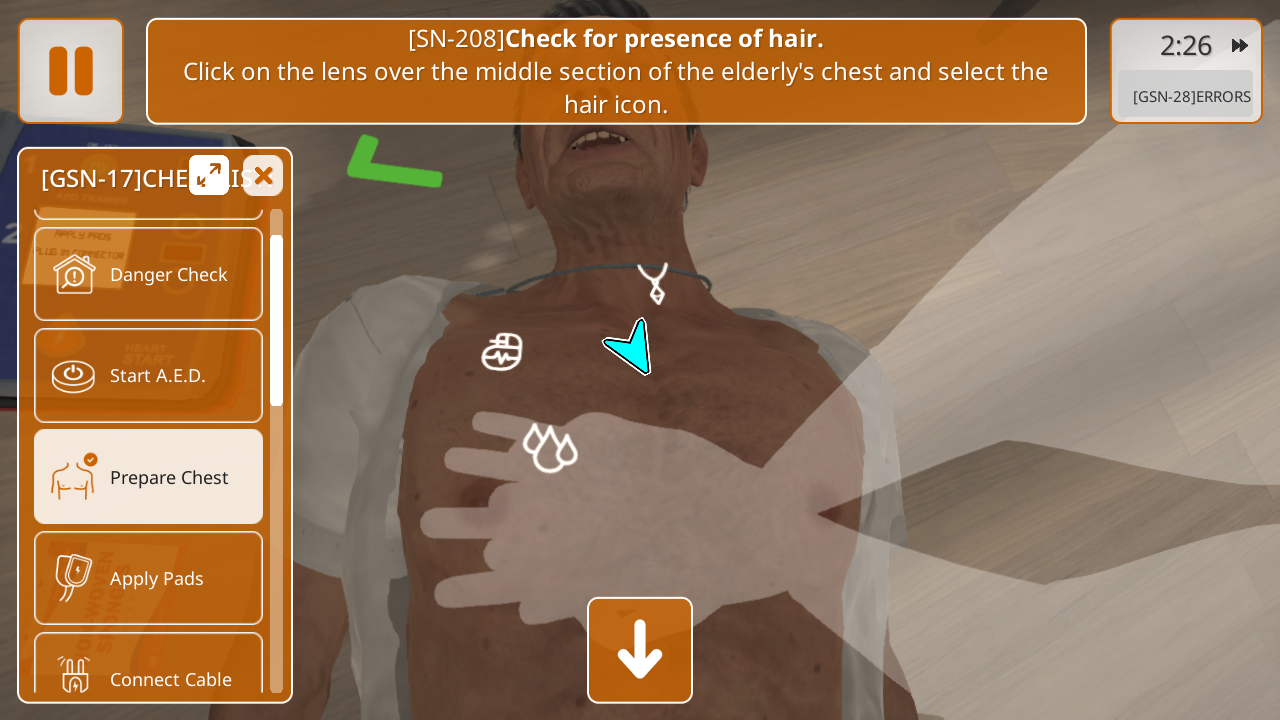
Task: Fast-forward the timer
Action: click(x=1240, y=45)
